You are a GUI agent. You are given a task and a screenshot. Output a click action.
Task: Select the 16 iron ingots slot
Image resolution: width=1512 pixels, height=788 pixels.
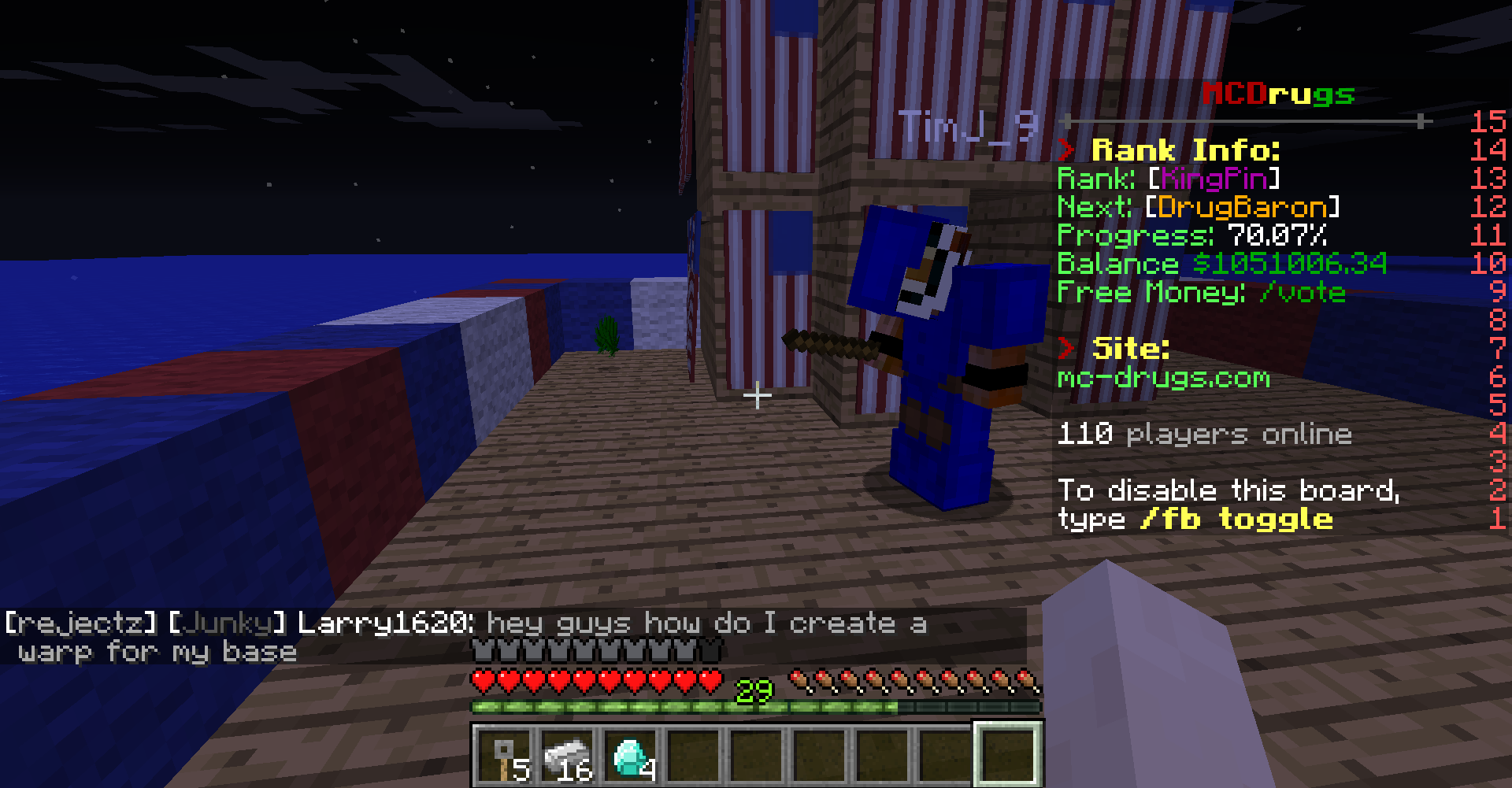click(x=568, y=755)
